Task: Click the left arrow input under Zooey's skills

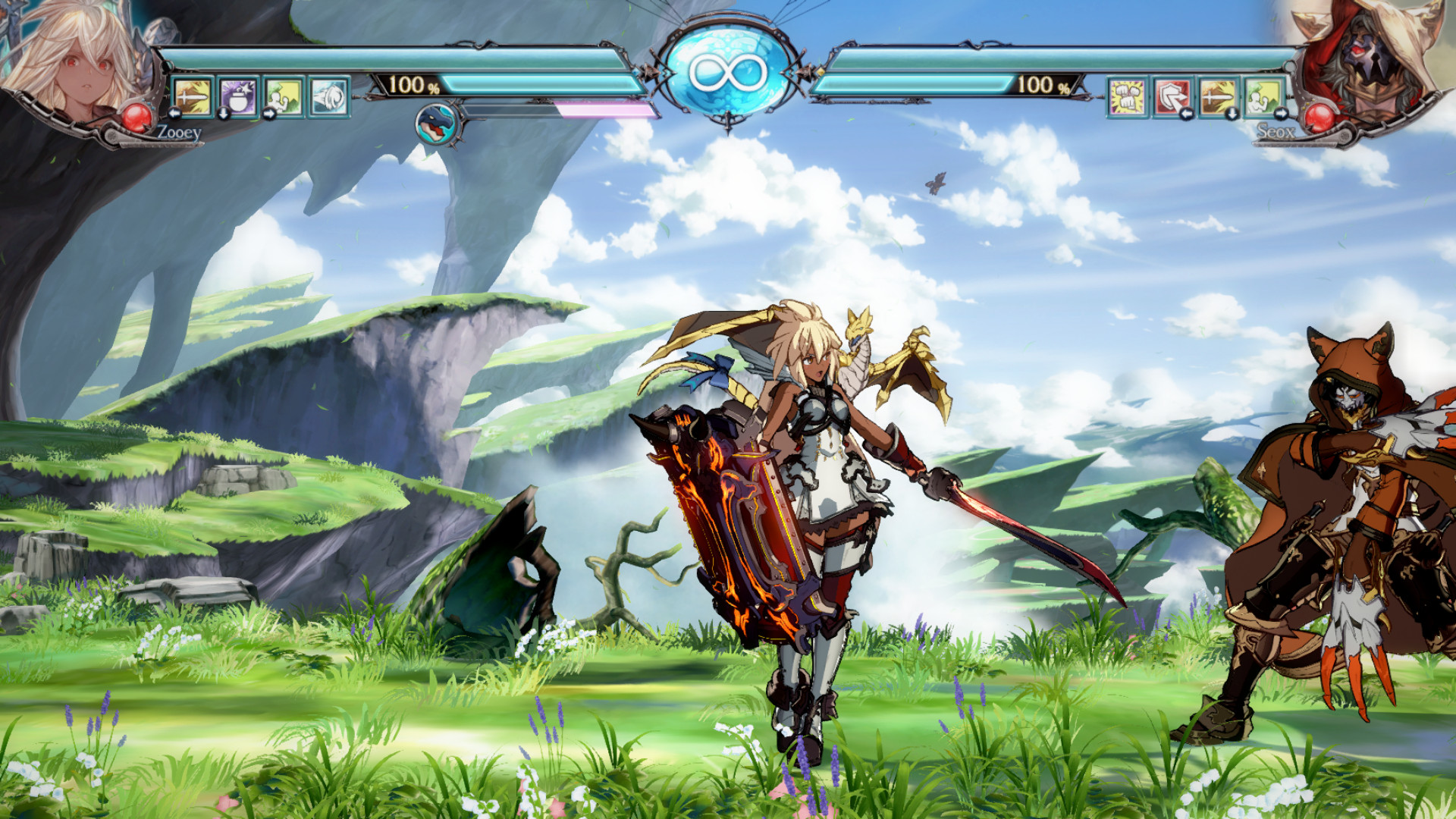Action: [x=174, y=114]
